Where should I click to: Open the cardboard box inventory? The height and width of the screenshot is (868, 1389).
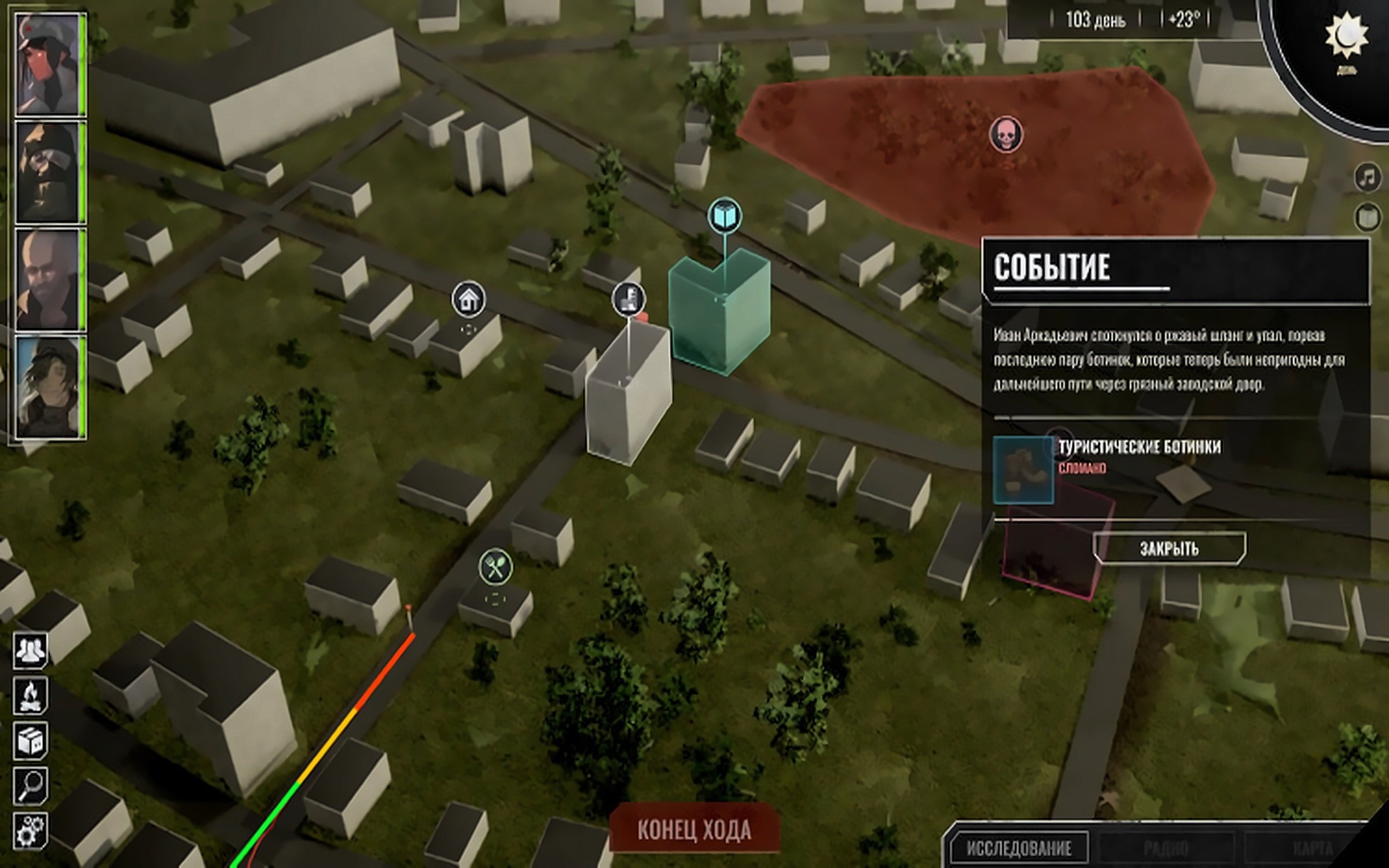pos(30,740)
